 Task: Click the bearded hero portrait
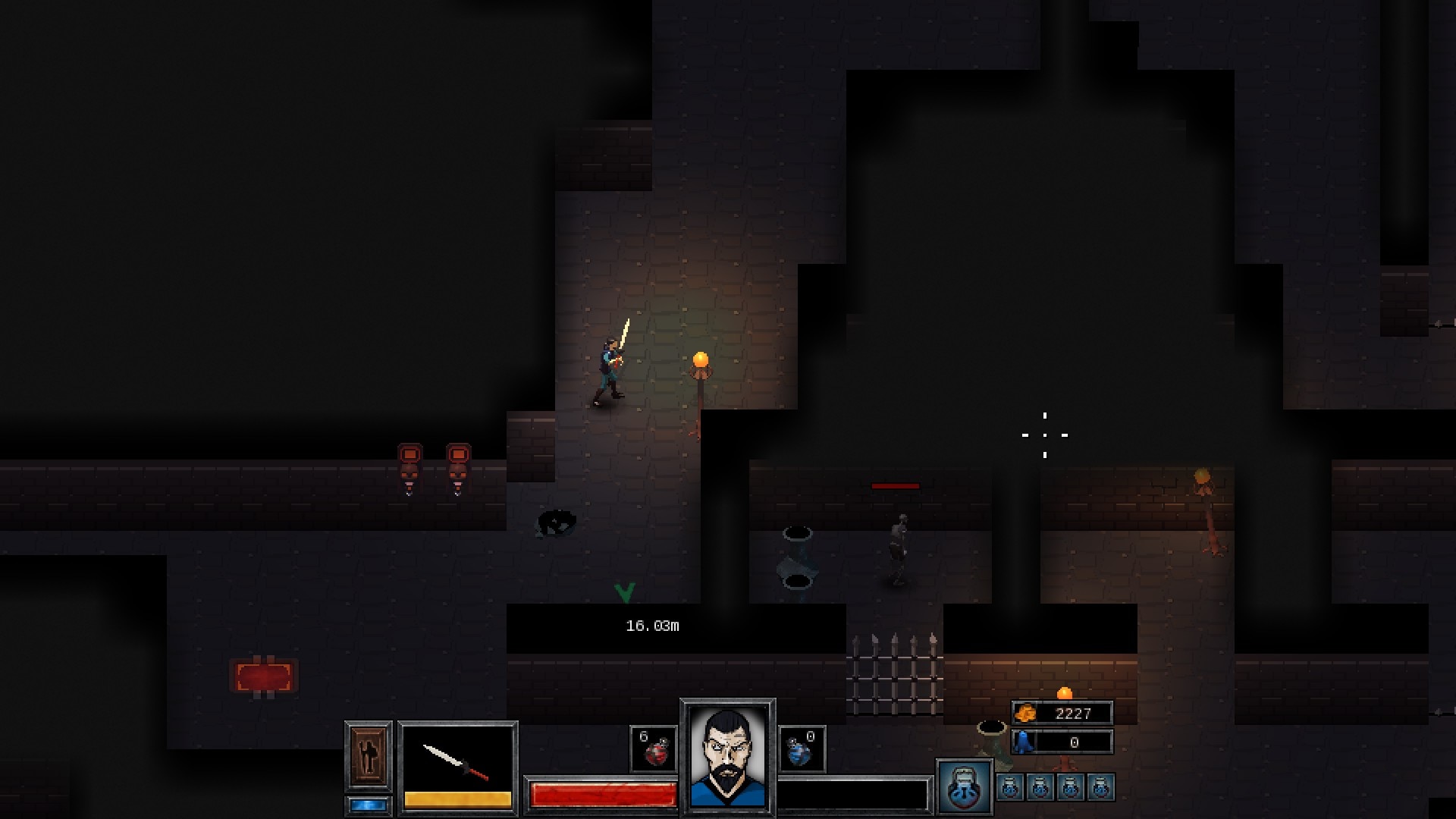(727, 755)
